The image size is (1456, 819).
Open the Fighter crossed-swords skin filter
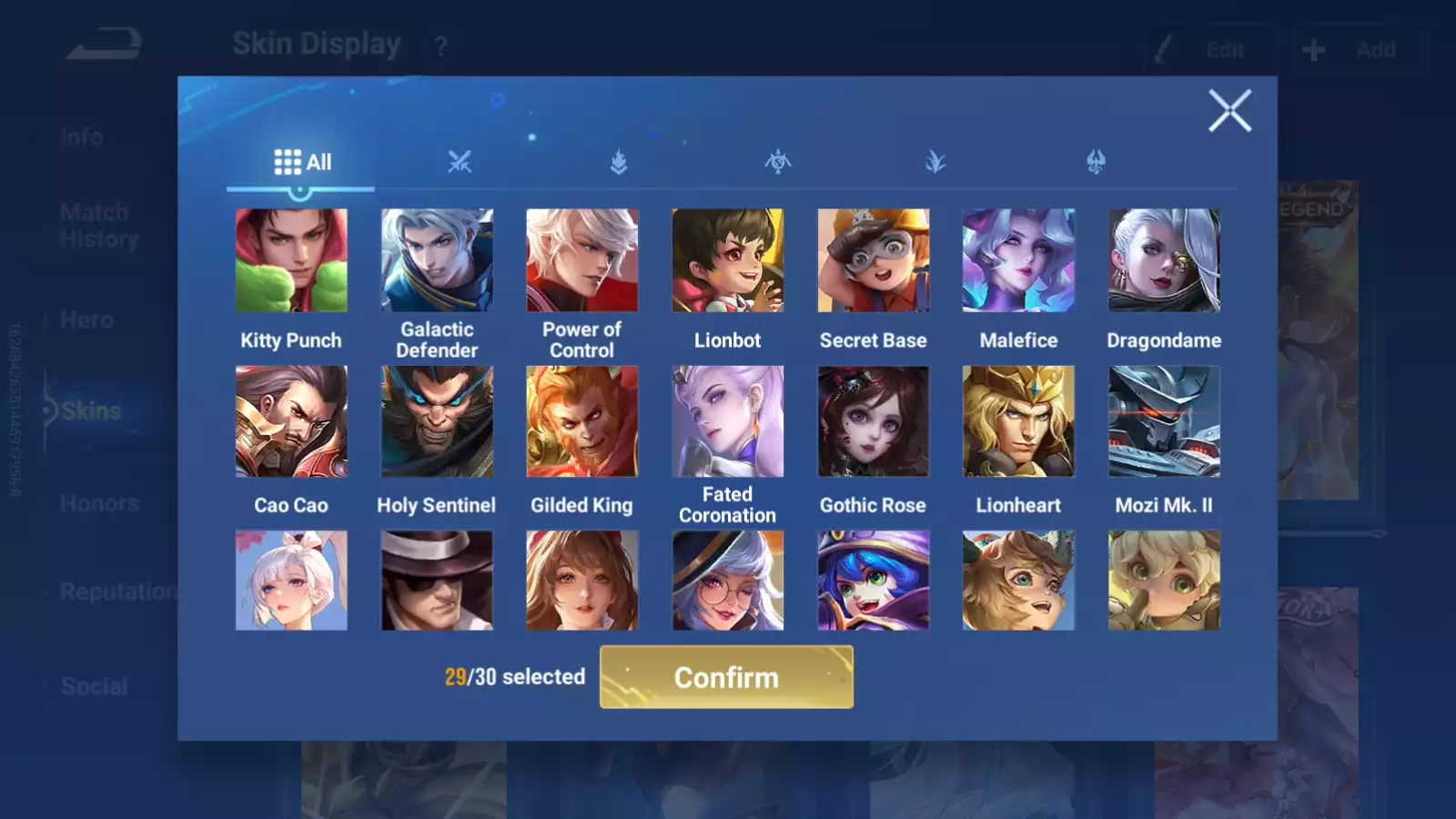click(461, 162)
